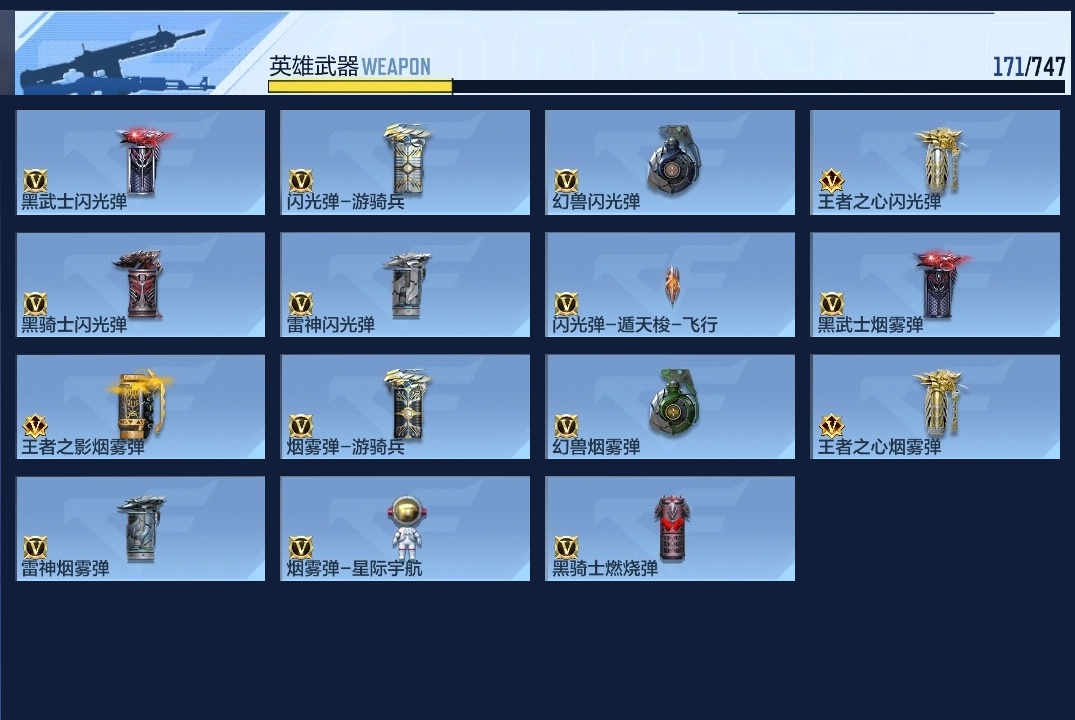Viewport: 1075px width, 720px height.
Task: Pick the 王者之心烟雾弹 card
Action: click(935, 407)
